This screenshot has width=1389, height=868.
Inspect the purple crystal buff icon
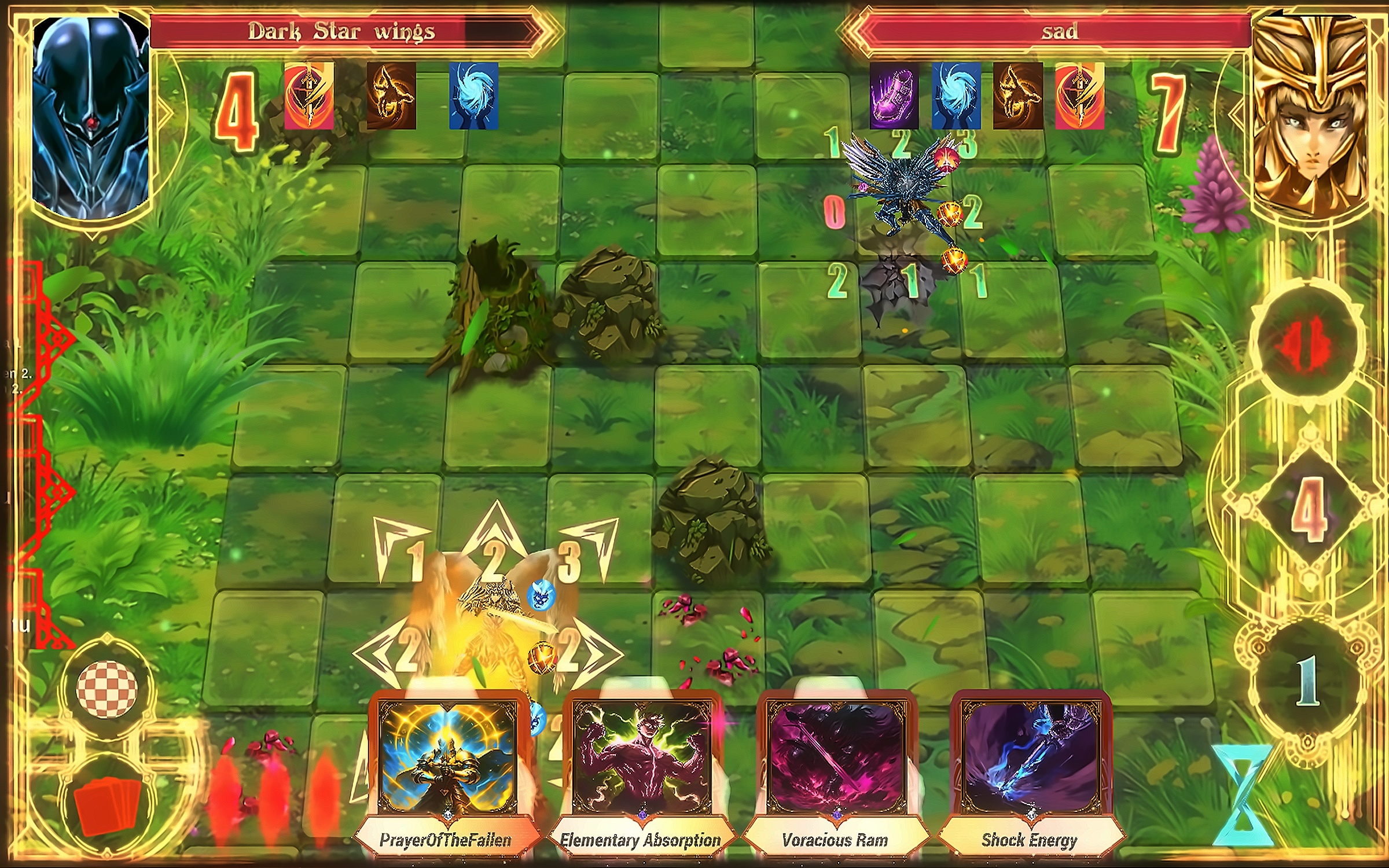894,96
